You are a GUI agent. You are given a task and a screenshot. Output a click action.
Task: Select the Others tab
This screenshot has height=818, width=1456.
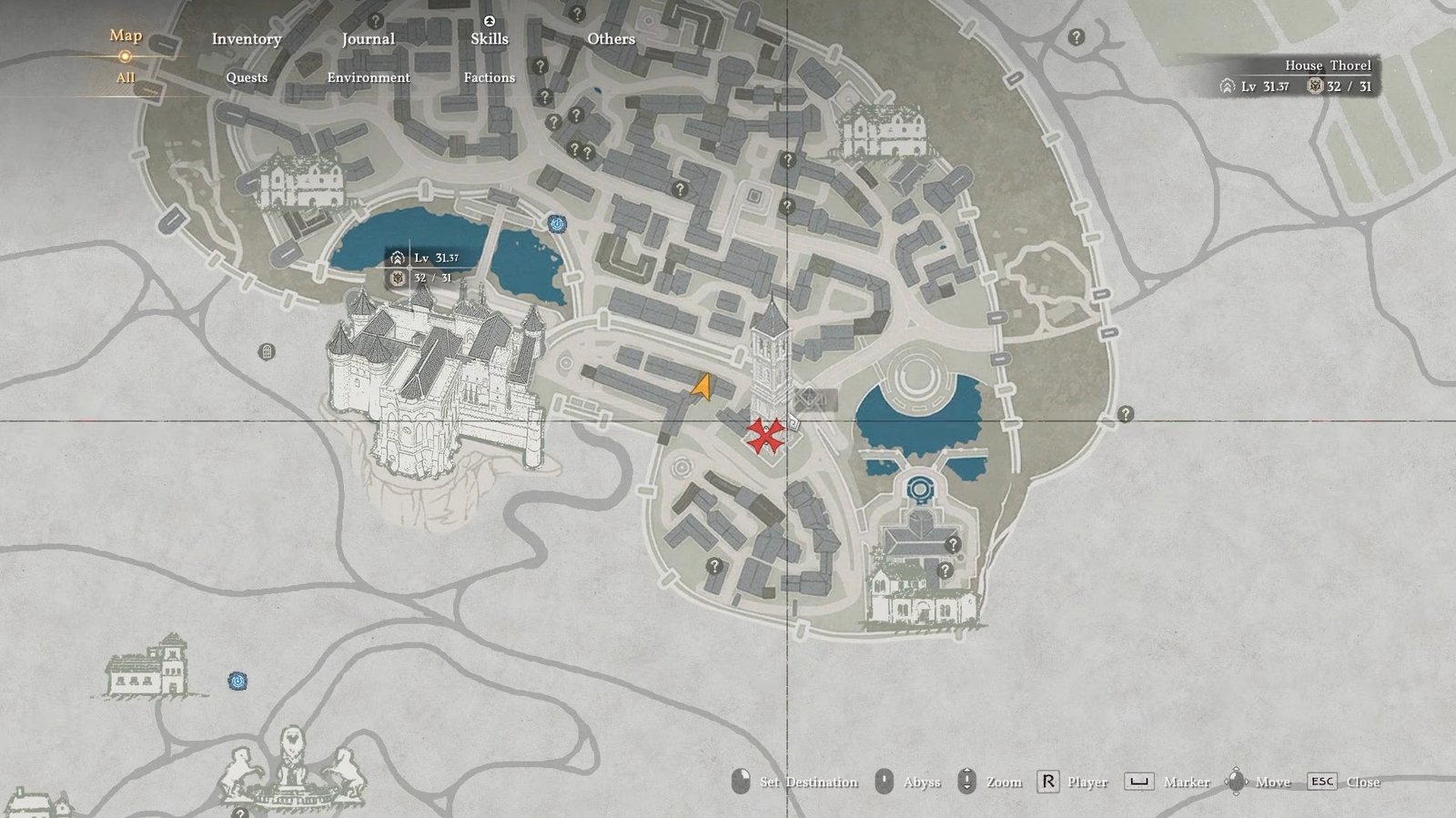pyautogui.click(x=611, y=39)
